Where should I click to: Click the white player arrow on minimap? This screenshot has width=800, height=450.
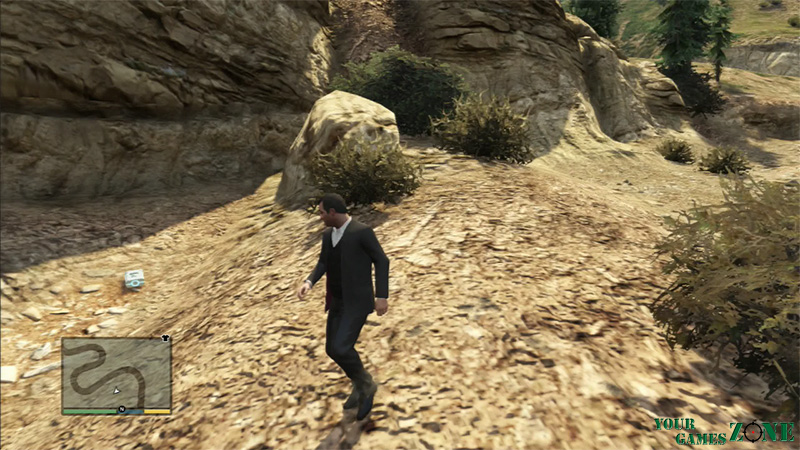[x=117, y=390]
